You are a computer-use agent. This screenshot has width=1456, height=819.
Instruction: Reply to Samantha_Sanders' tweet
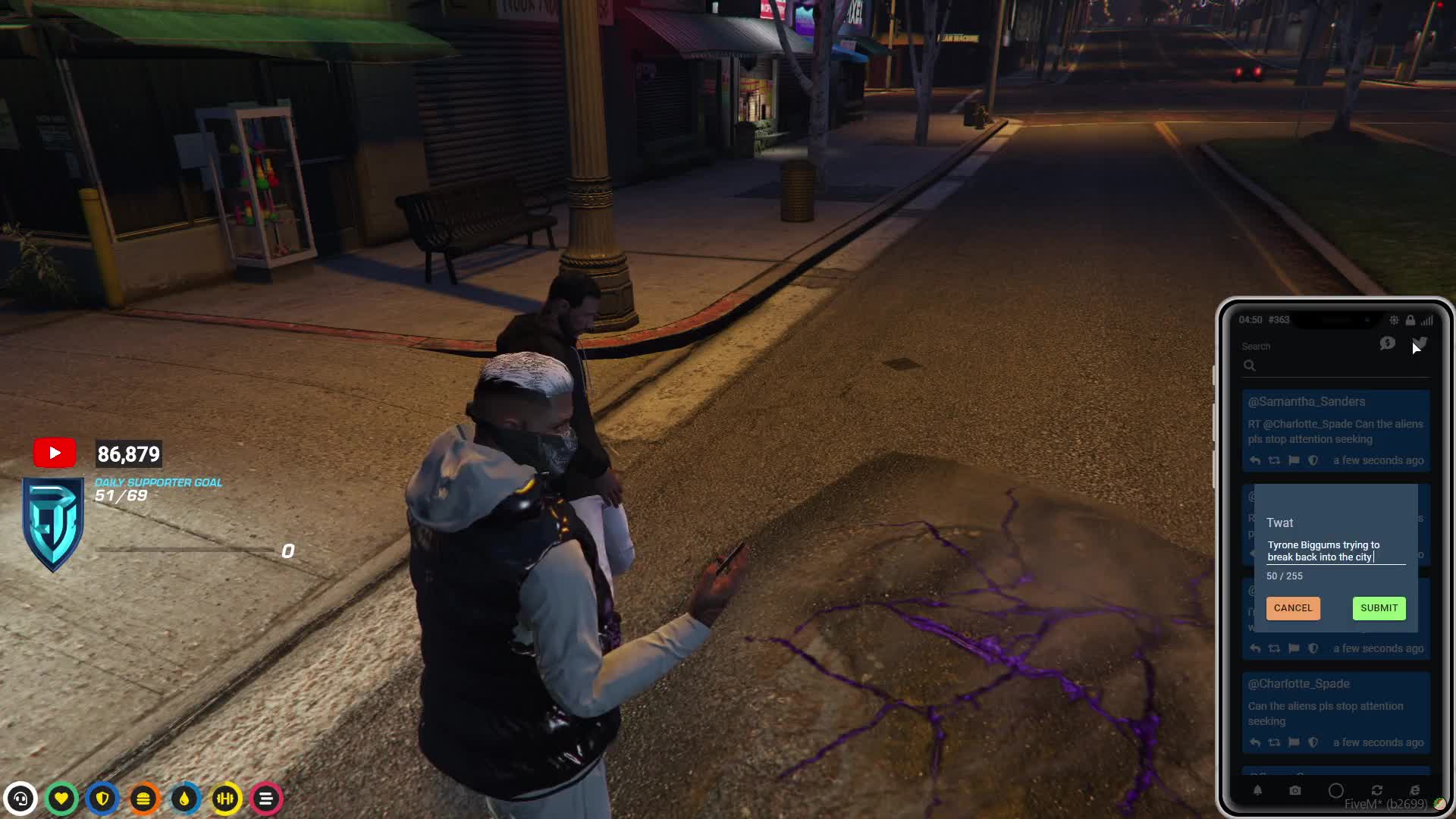pyautogui.click(x=1255, y=460)
